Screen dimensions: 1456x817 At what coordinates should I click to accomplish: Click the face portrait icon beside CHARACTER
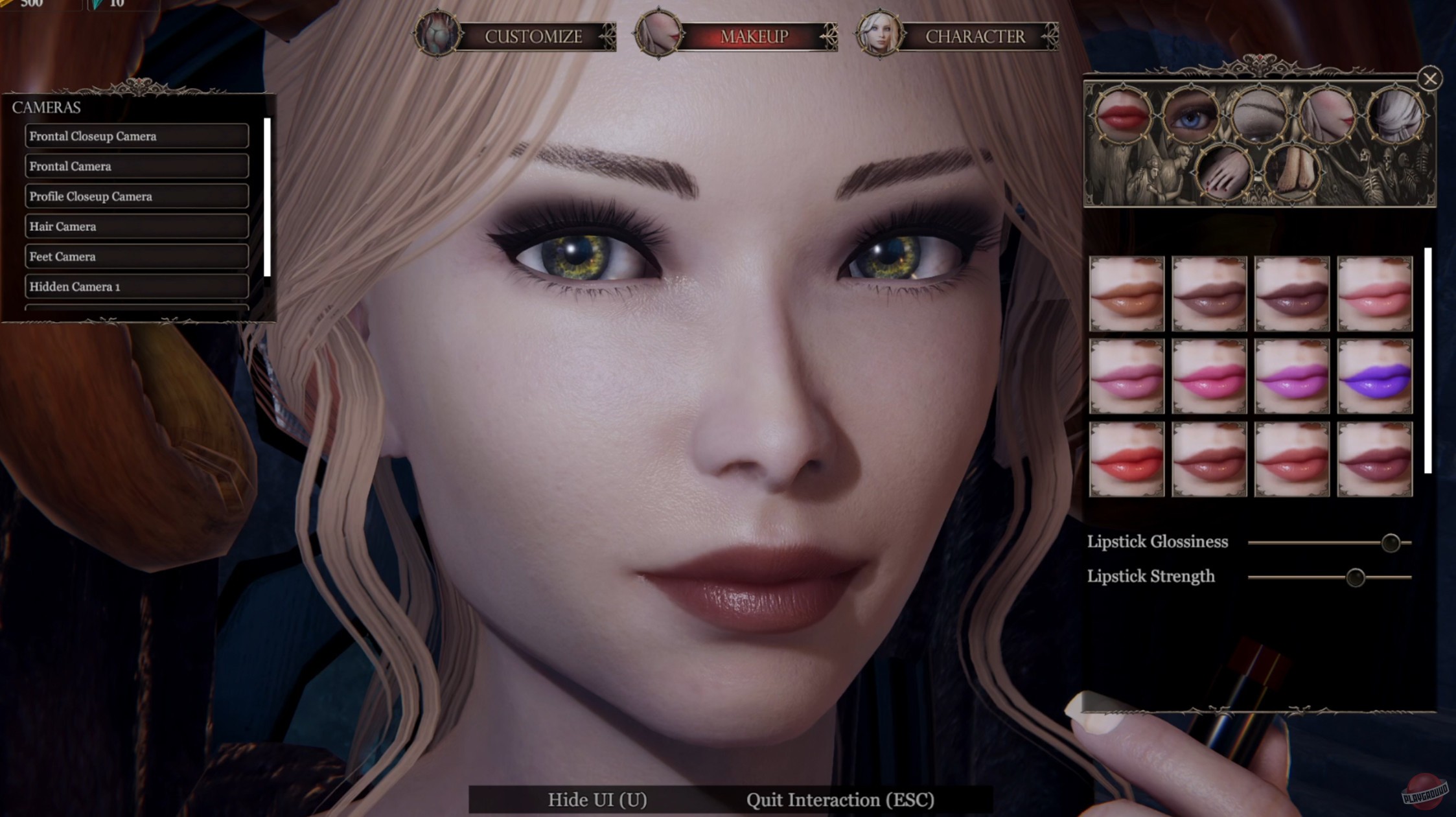879,36
